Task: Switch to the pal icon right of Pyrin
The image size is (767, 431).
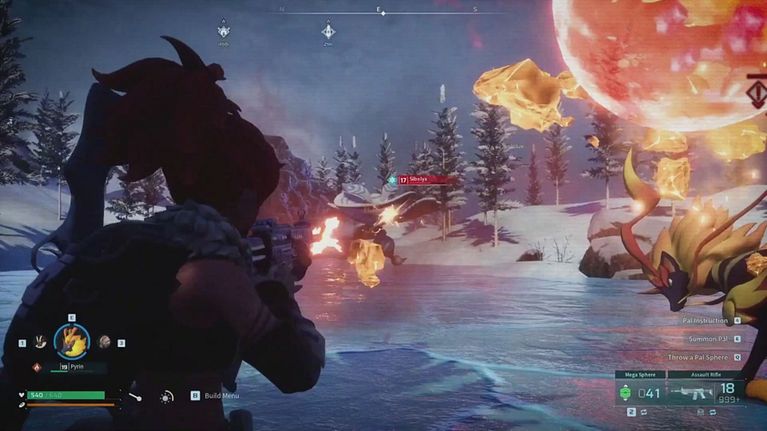Action: tap(105, 342)
